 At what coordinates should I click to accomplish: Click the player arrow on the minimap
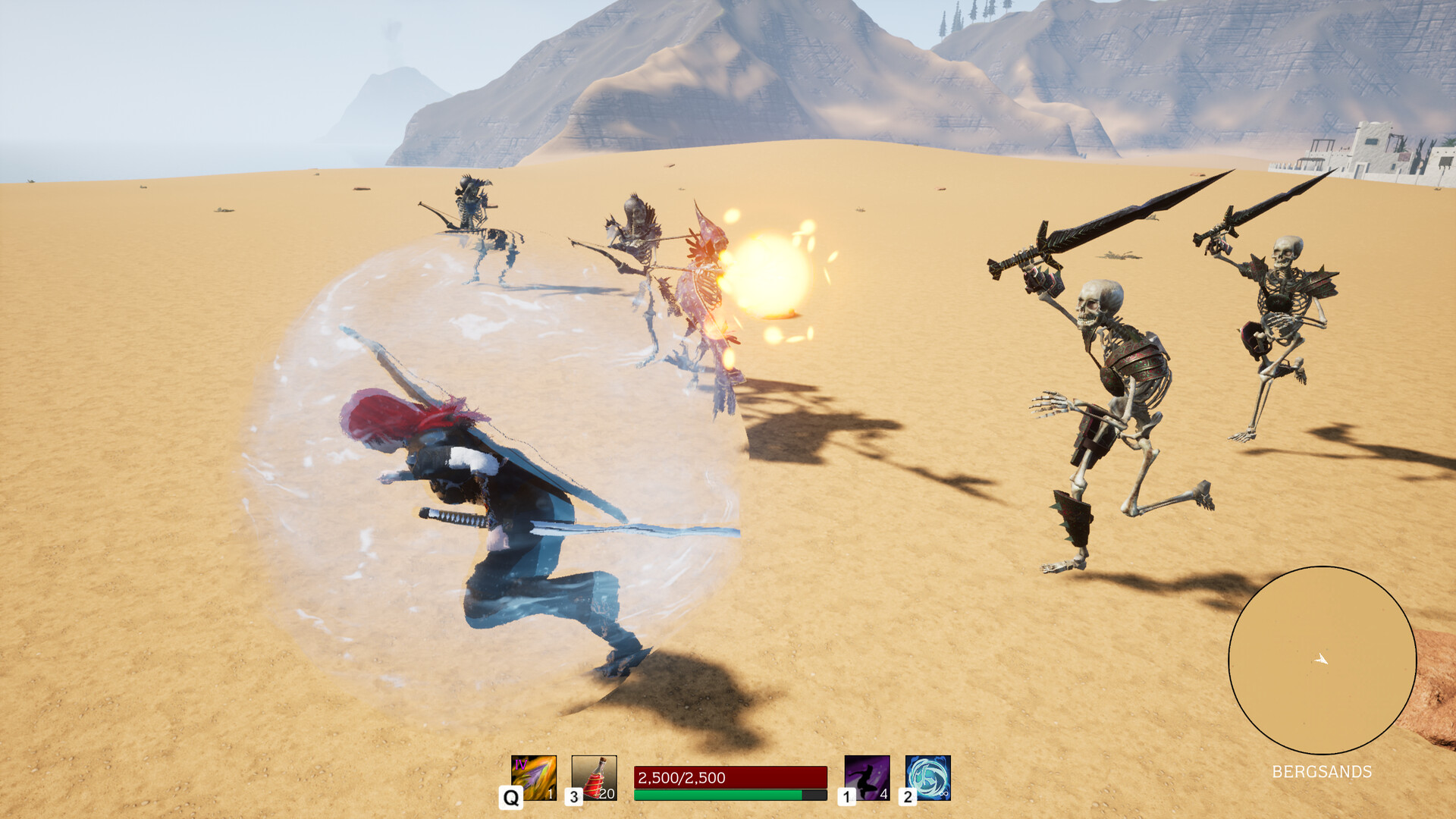tap(1323, 661)
